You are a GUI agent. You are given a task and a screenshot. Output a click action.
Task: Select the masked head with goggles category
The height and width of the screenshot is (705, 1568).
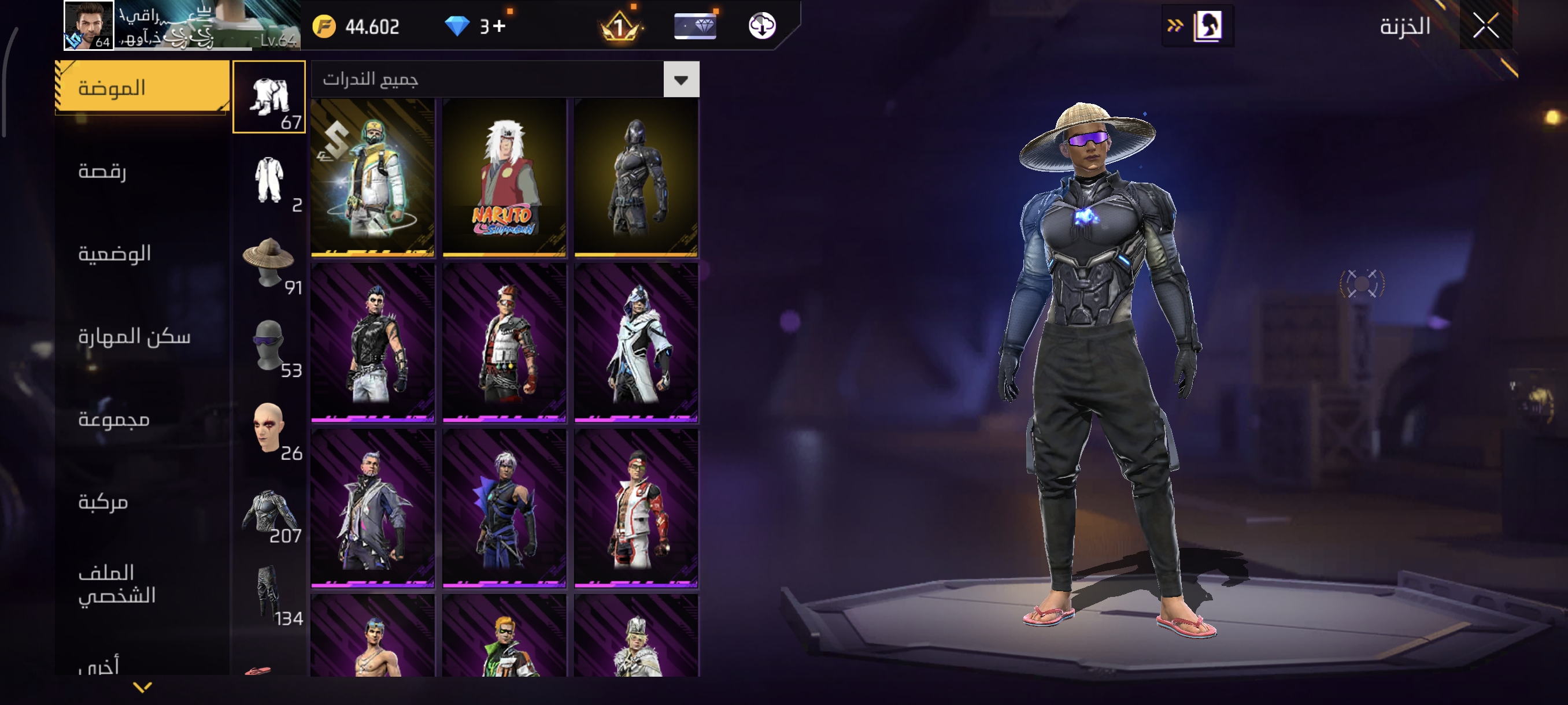tap(269, 345)
